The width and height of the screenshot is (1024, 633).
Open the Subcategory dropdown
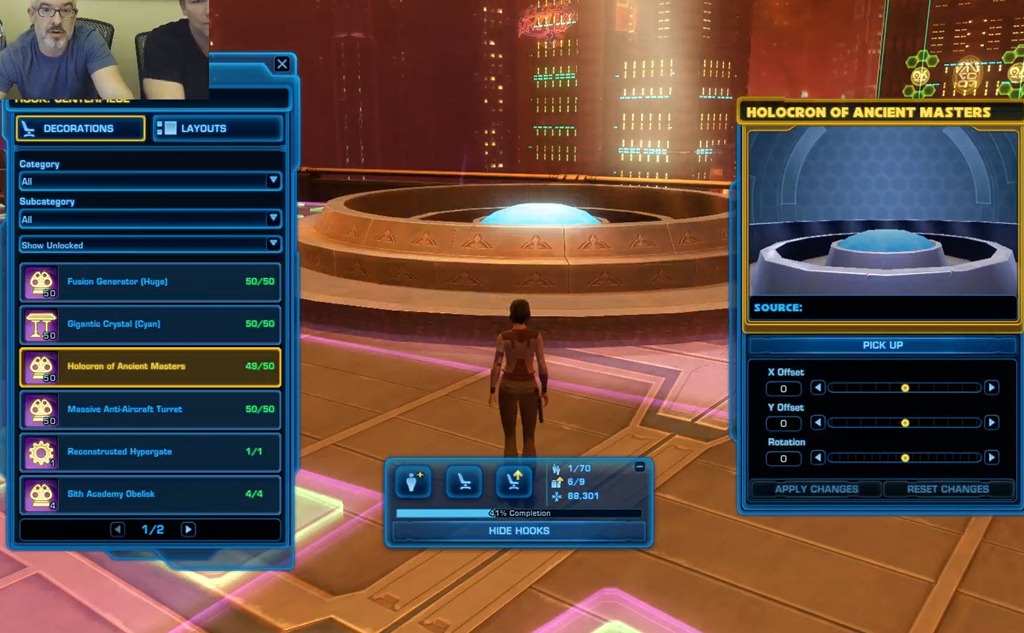point(150,219)
